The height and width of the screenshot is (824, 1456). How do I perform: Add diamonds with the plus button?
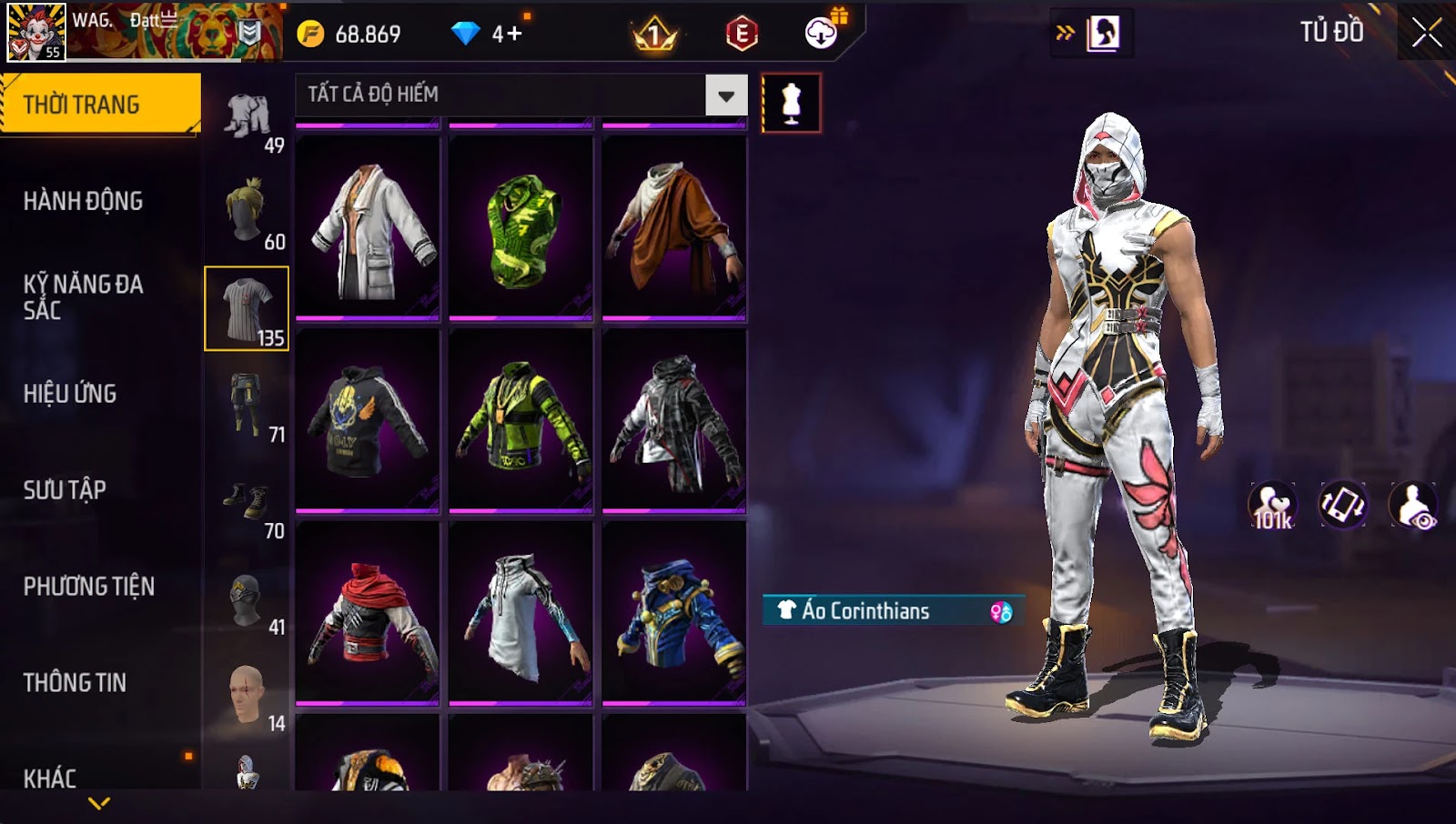[x=509, y=35]
